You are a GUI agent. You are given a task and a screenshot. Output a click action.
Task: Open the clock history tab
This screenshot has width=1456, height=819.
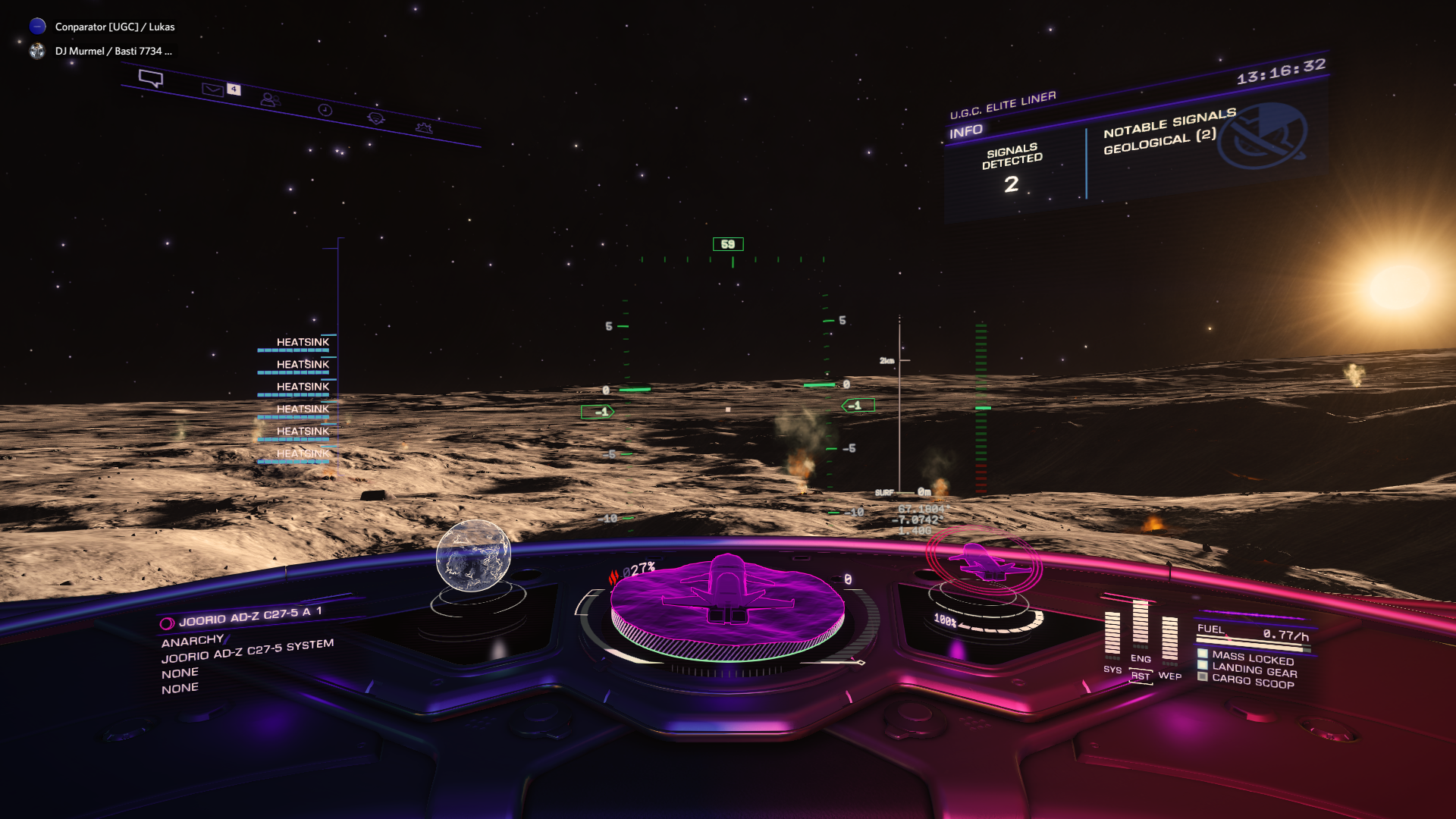(x=325, y=110)
